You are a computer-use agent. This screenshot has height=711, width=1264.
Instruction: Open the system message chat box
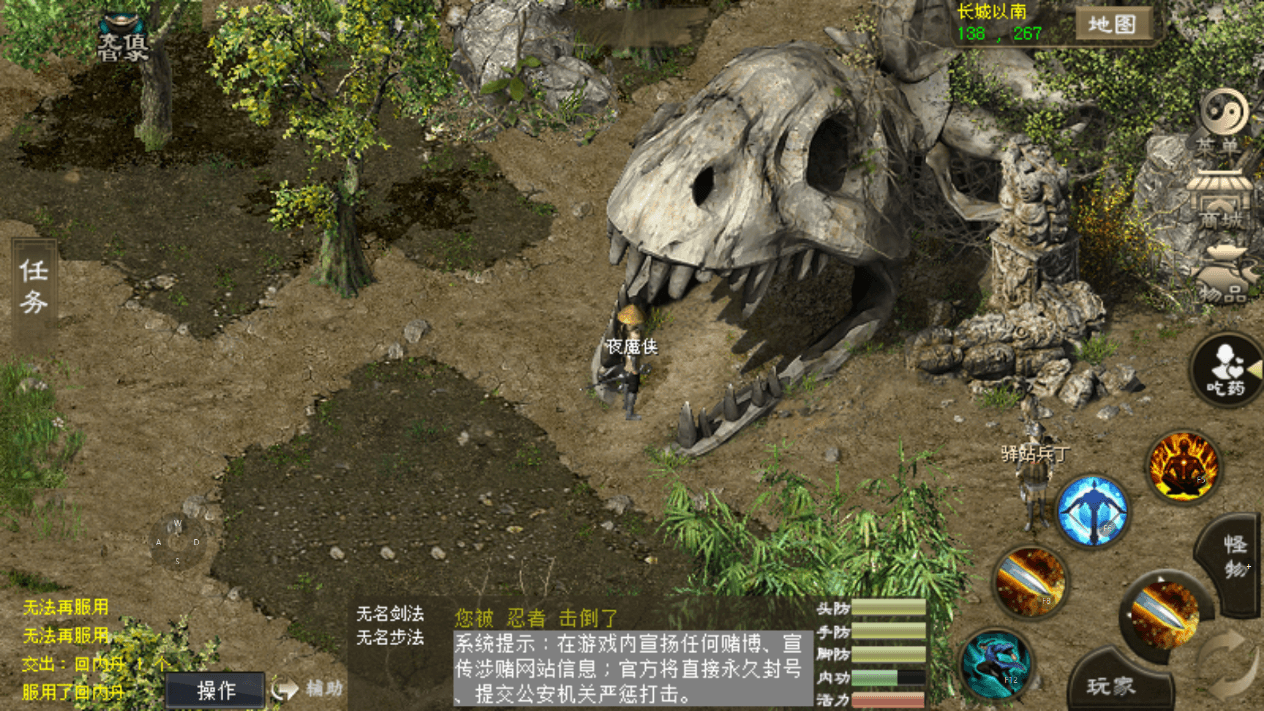click(632, 667)
